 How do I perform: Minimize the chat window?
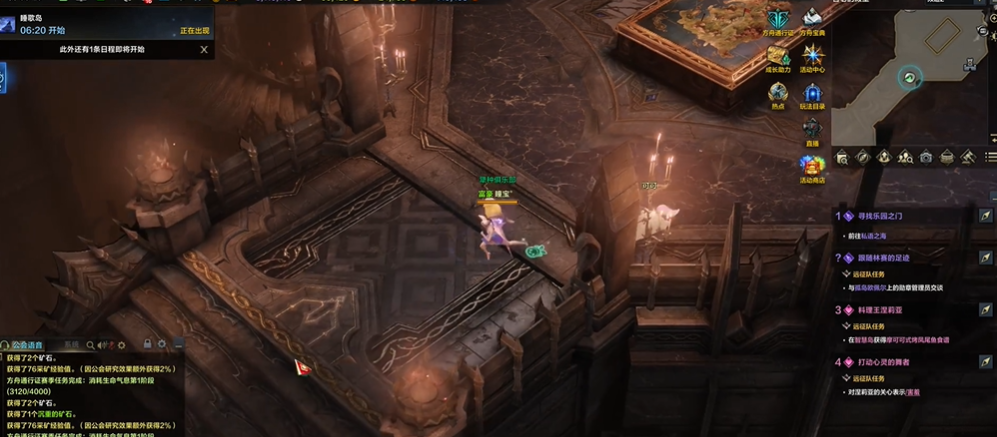pos(179,345)
